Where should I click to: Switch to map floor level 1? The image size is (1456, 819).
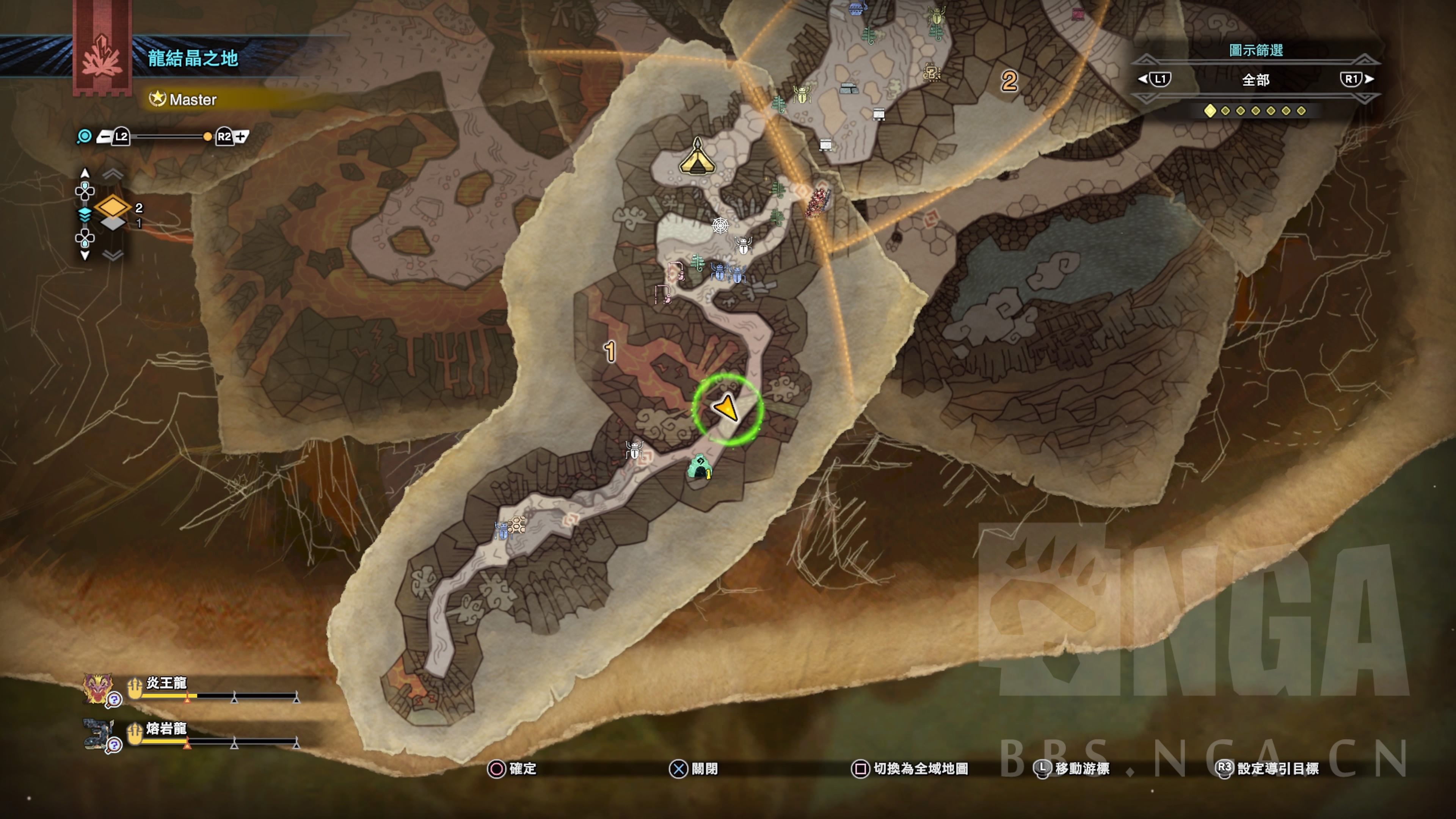pyautogui.click(x=114, y=224)
